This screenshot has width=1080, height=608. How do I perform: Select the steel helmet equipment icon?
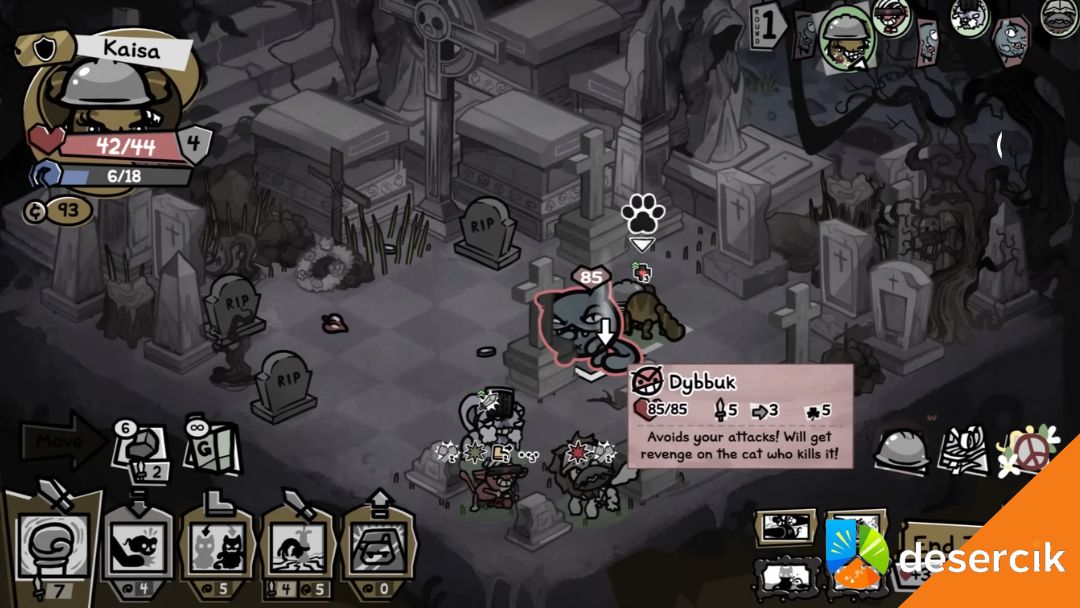click(902, 452)
